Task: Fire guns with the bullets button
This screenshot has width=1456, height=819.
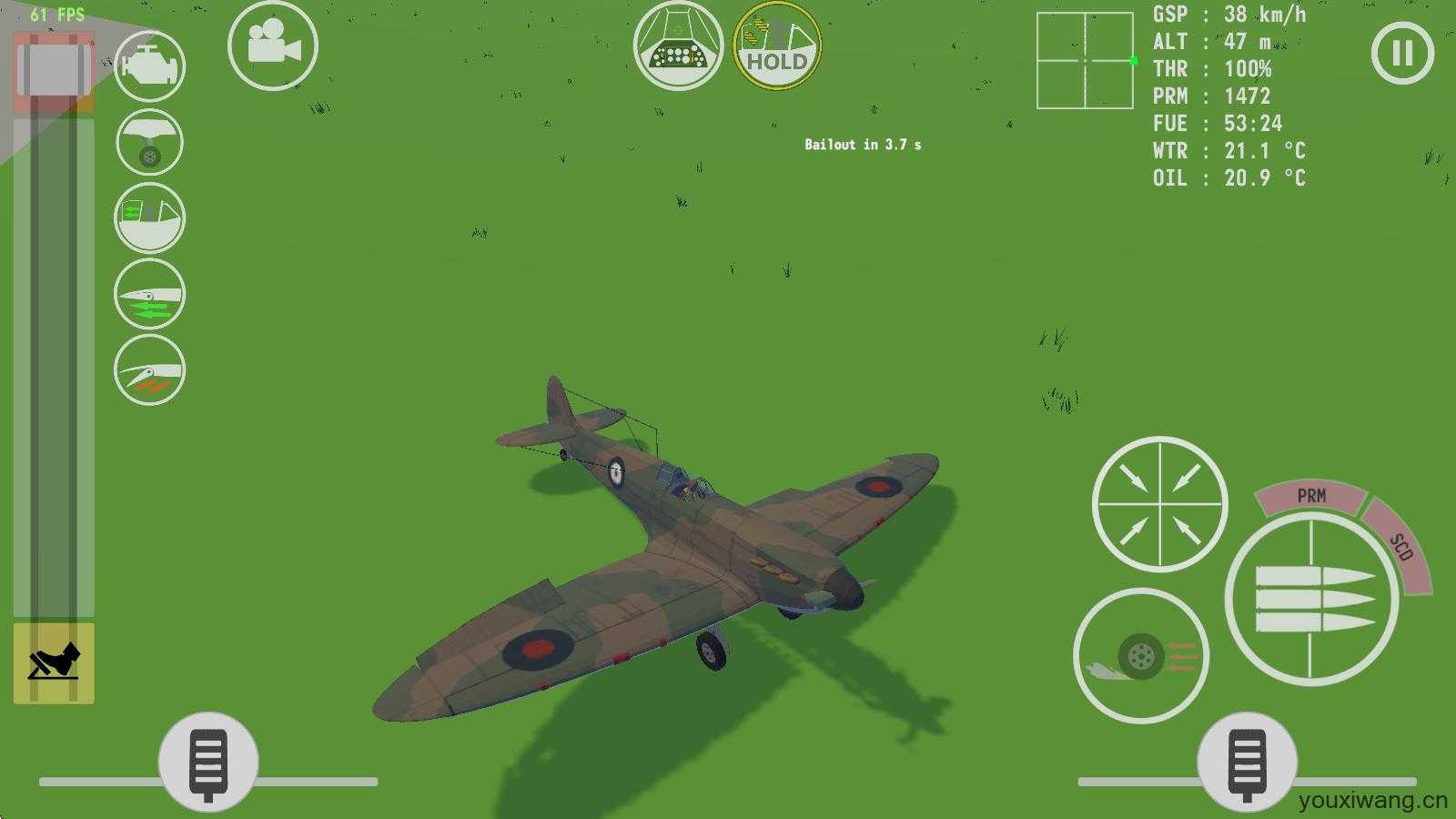Action: 1311,600
